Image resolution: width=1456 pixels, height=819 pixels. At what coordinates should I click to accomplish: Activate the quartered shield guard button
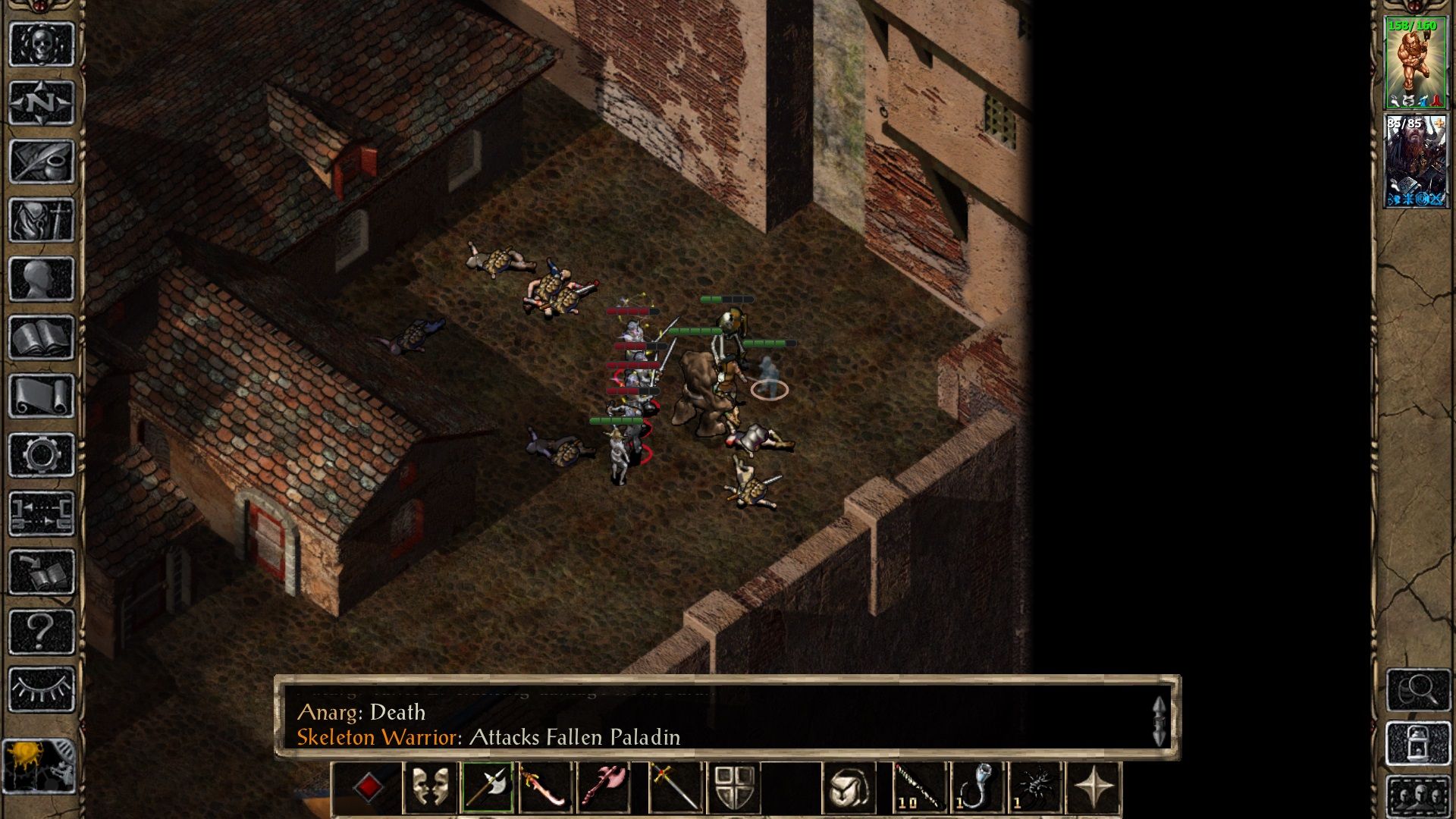click(x=734, y=788)
